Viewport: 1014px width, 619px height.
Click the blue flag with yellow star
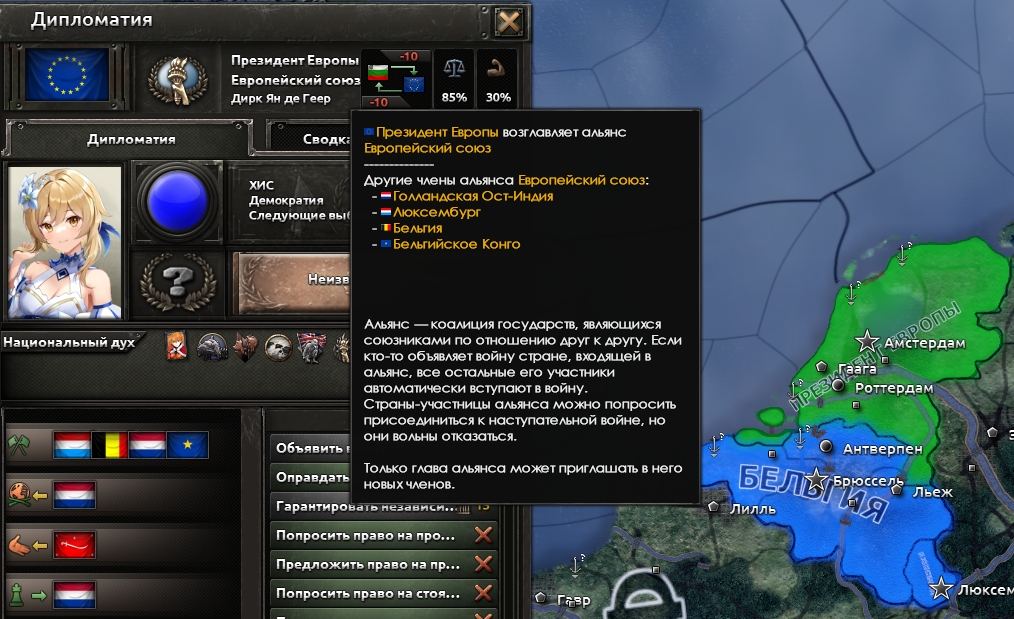[x=188, y=445]
